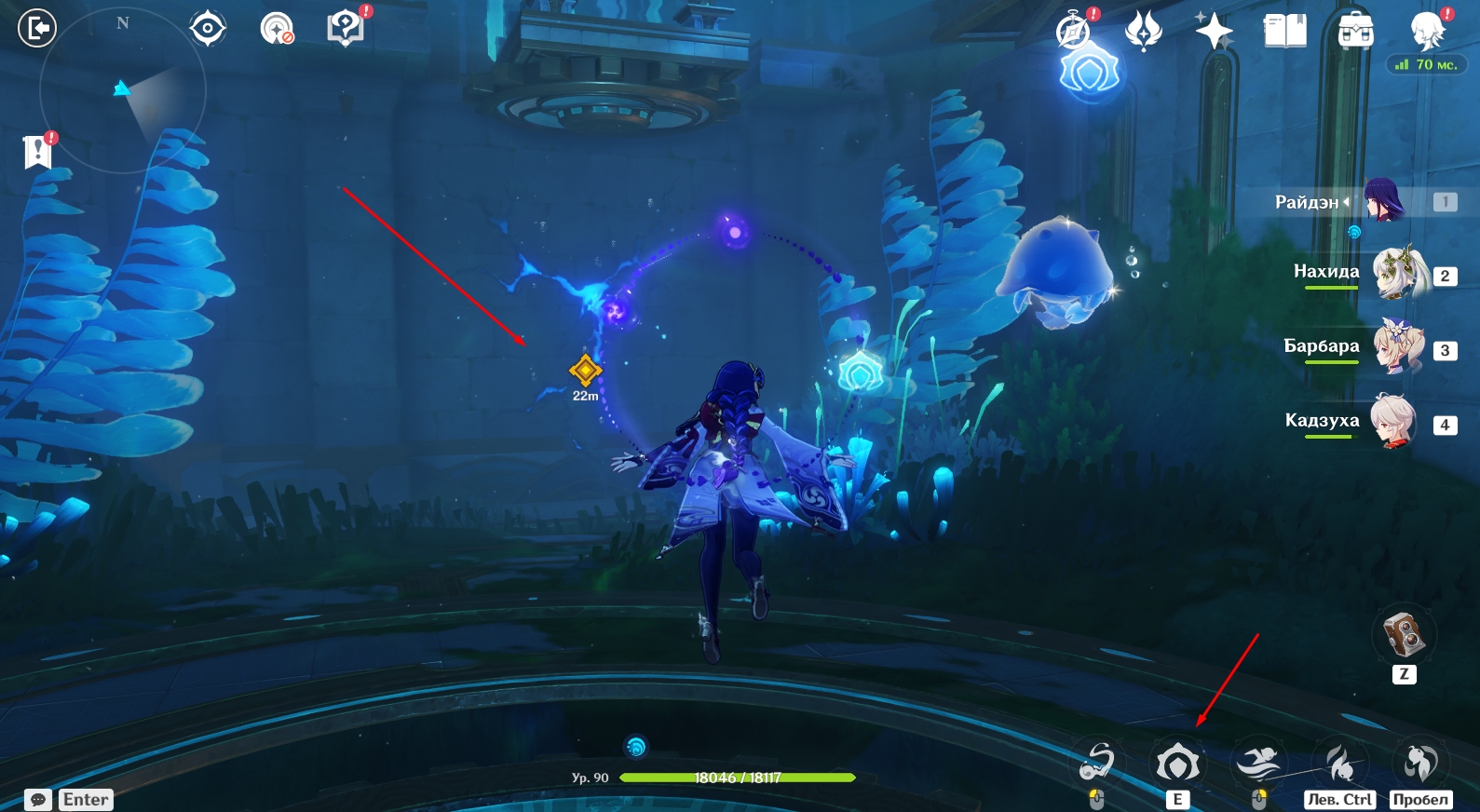Open the four-pointed star wish icon
1480x812 pixels.
(x=1214, y=32)
